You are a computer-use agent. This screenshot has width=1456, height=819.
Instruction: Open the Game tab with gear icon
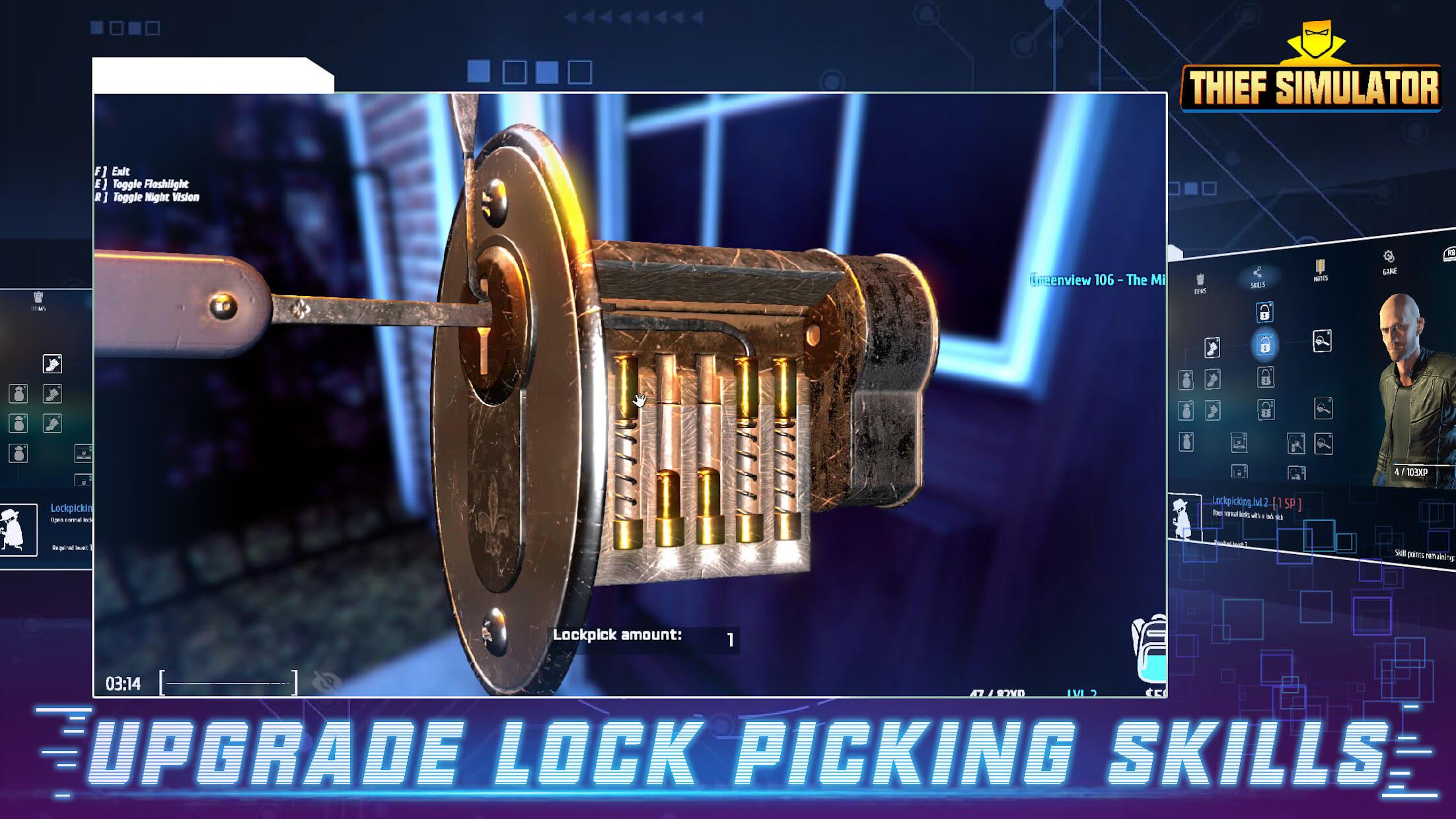pyautogui.click(x=1389, y=262)
